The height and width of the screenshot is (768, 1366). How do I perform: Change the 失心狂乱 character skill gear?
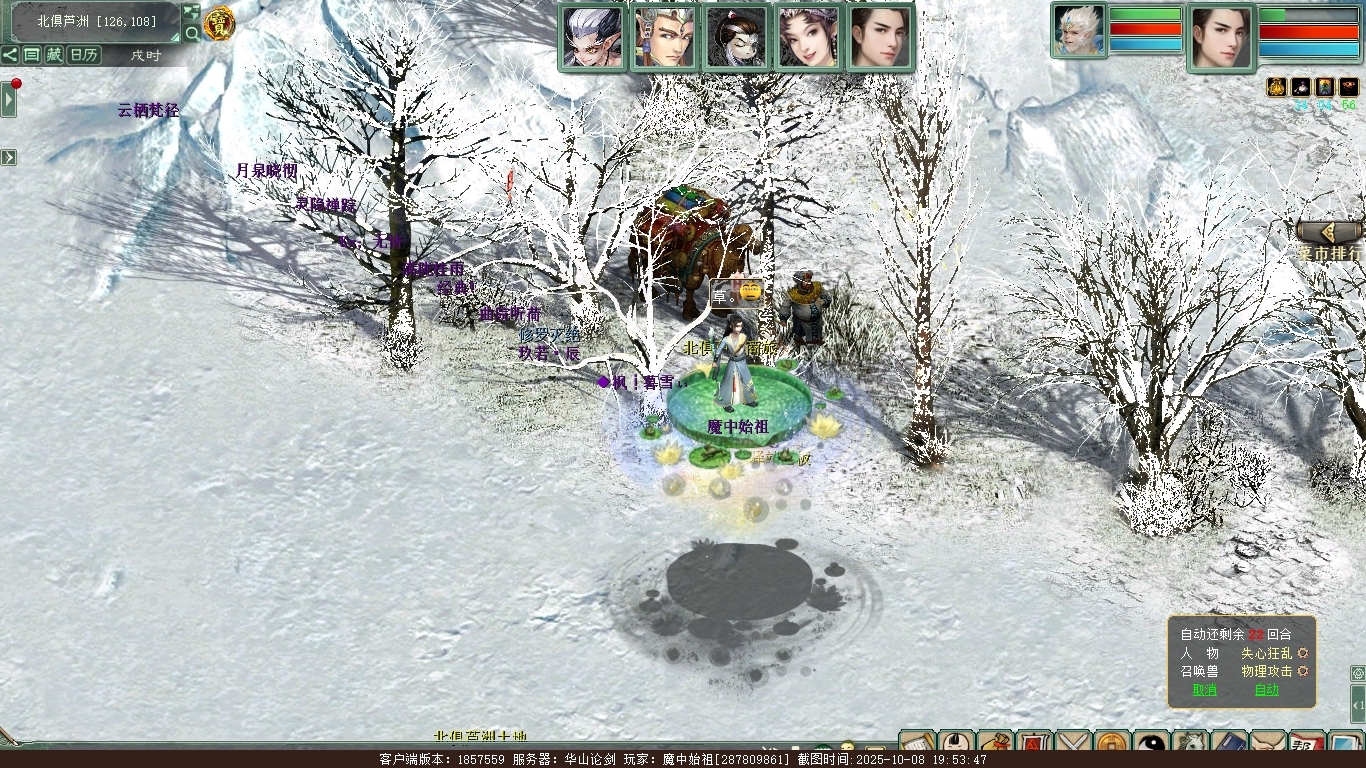1303,653
